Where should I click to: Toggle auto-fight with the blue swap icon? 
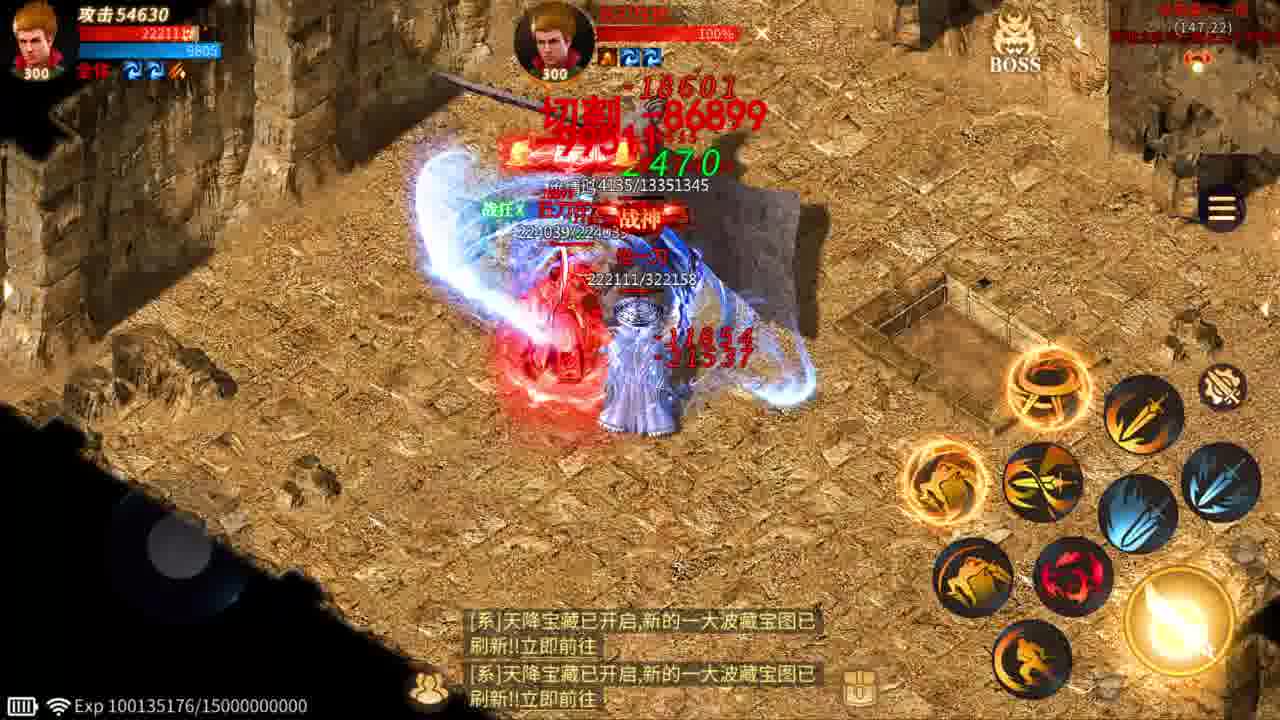(133, 72)
